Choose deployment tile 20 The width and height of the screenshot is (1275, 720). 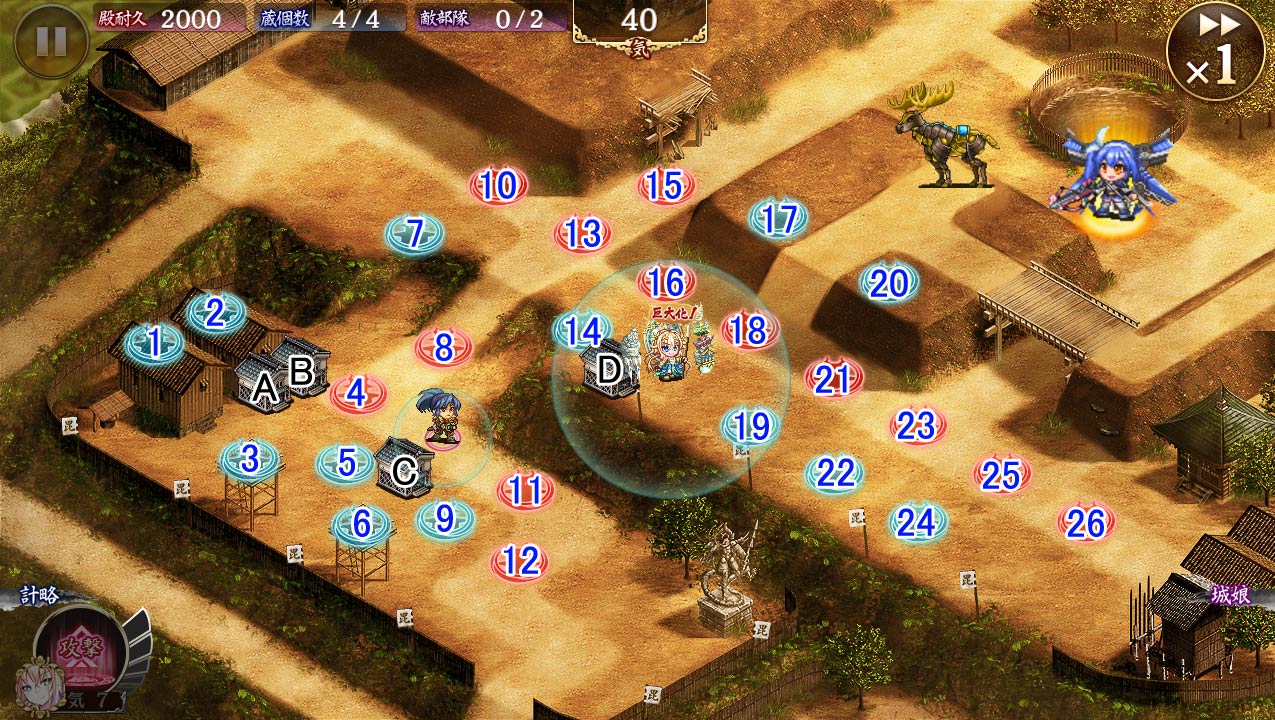pos(888,284)
